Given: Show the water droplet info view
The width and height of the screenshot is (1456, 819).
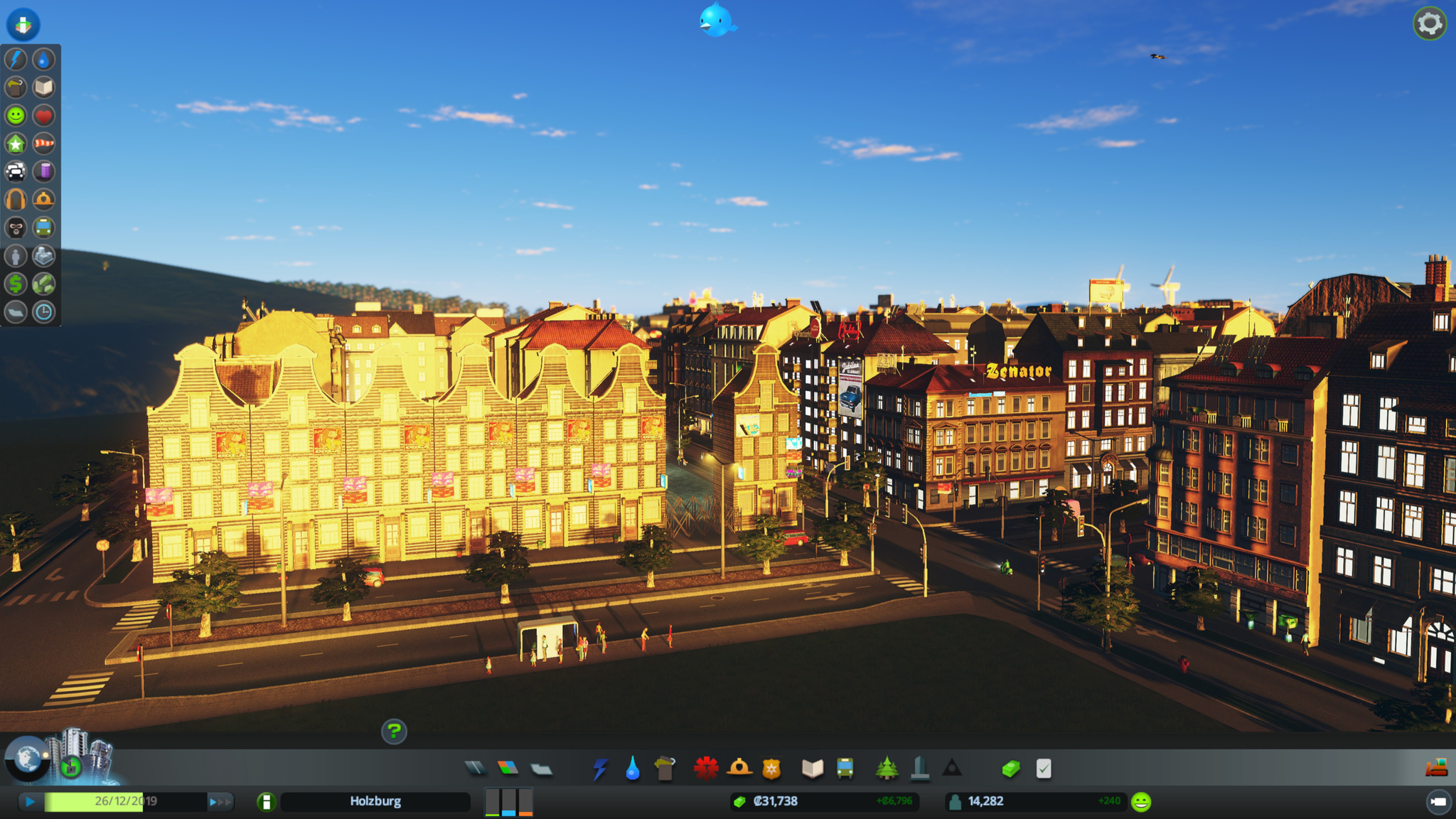Looking at the screenshot, I should click(x=44, y=59).
